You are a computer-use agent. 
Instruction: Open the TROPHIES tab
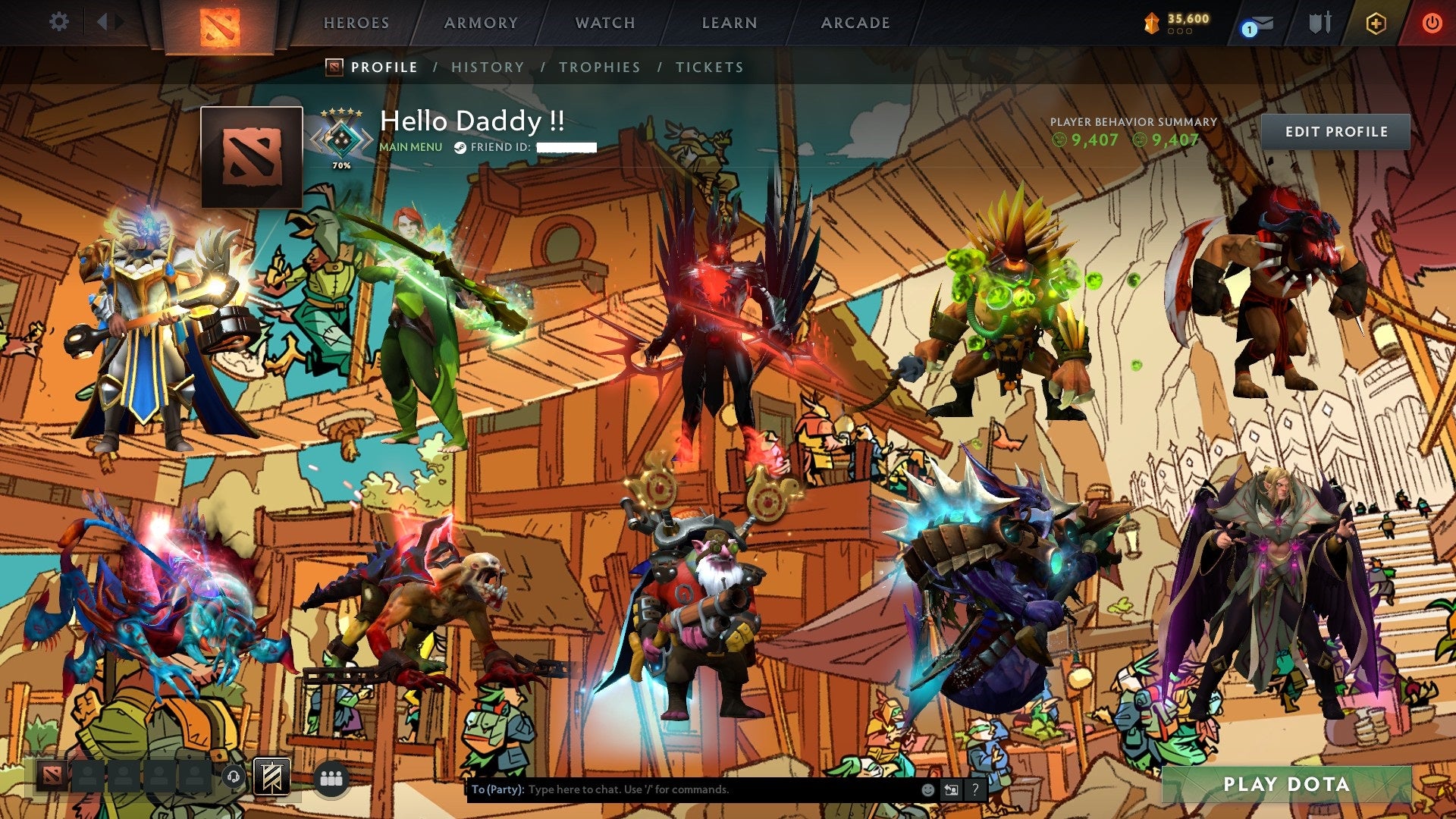(x=600, y=67)
